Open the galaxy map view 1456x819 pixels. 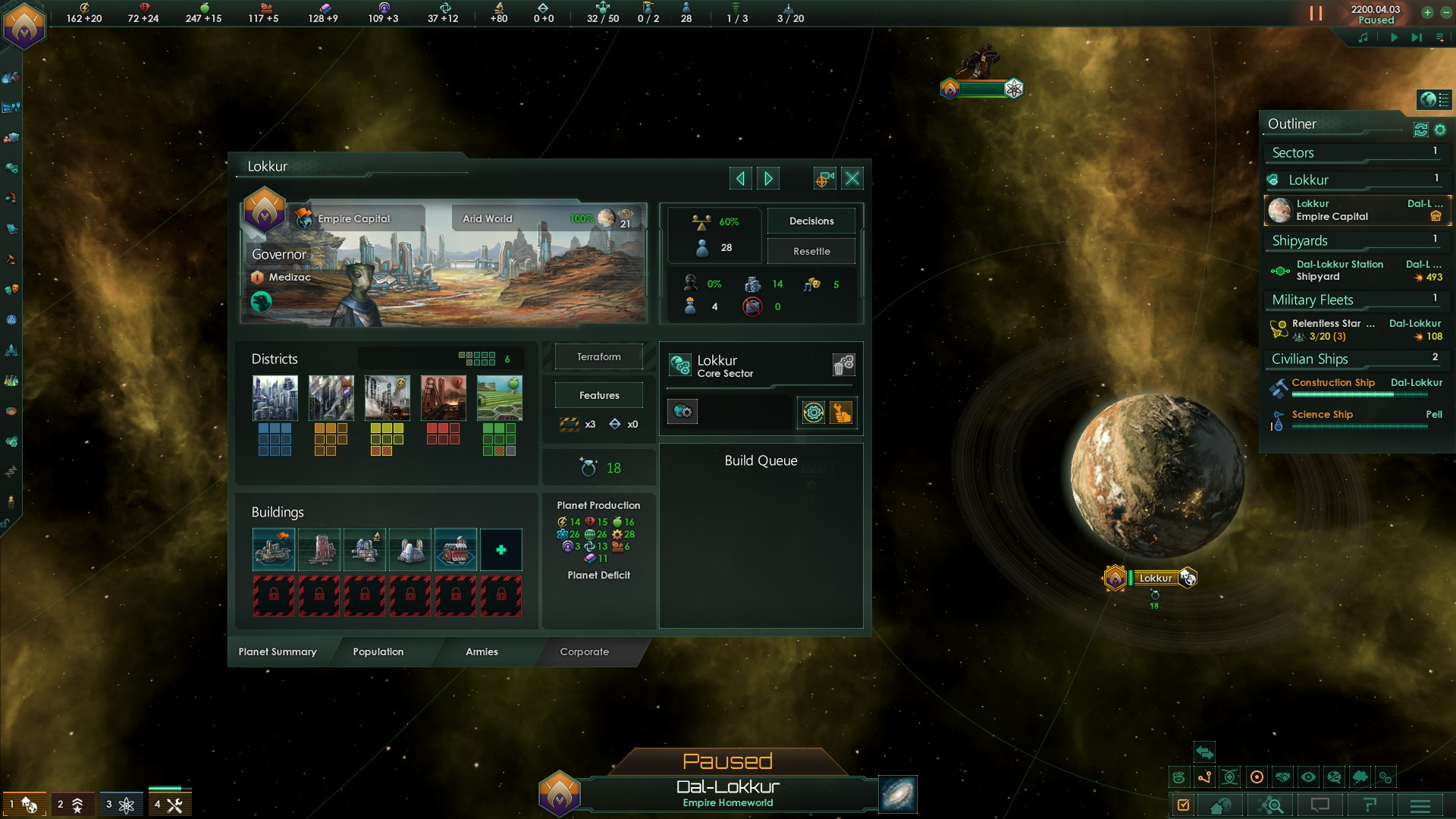coord(898,793)
